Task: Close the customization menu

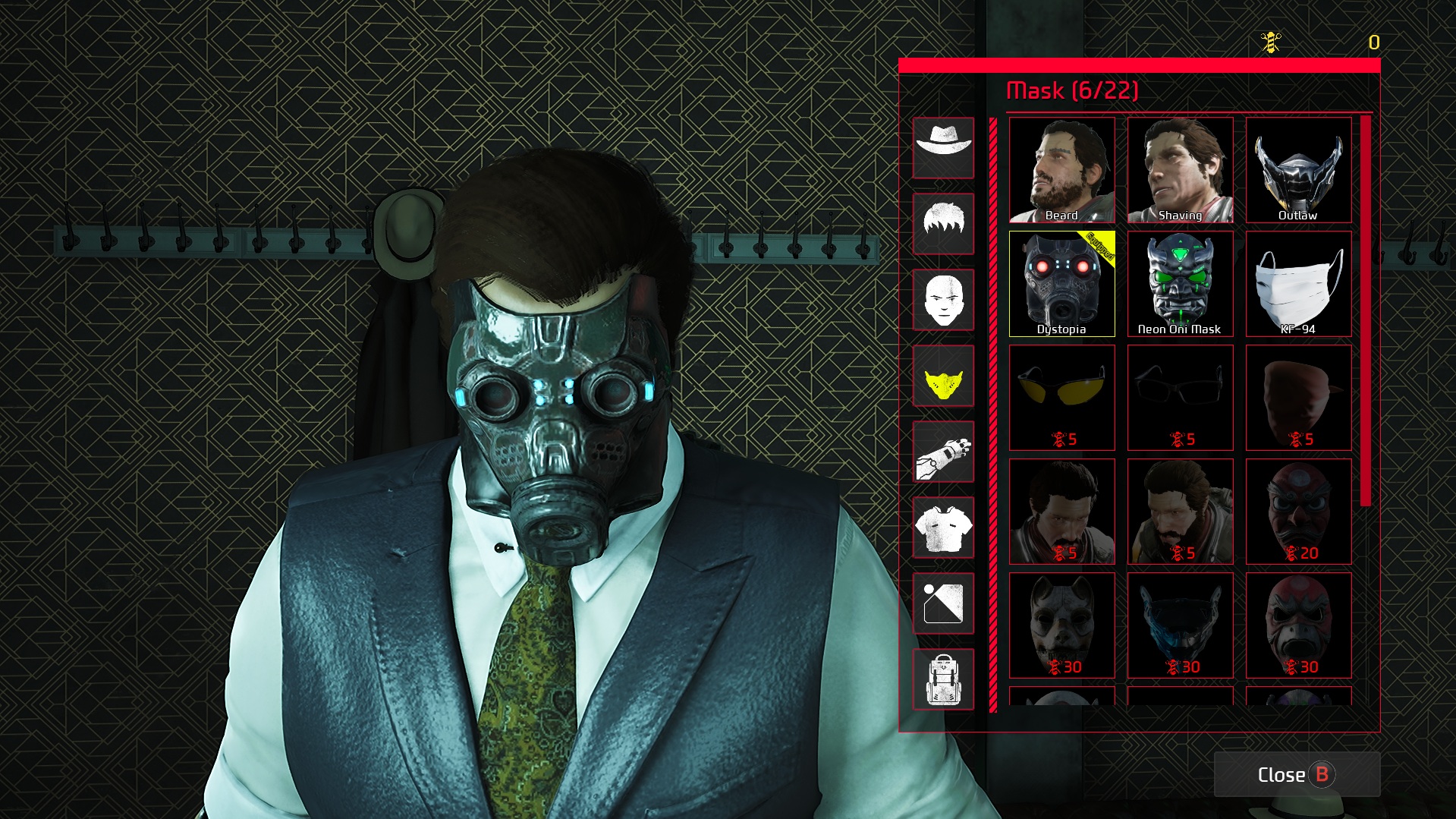Action: [x=1296, y=774]
